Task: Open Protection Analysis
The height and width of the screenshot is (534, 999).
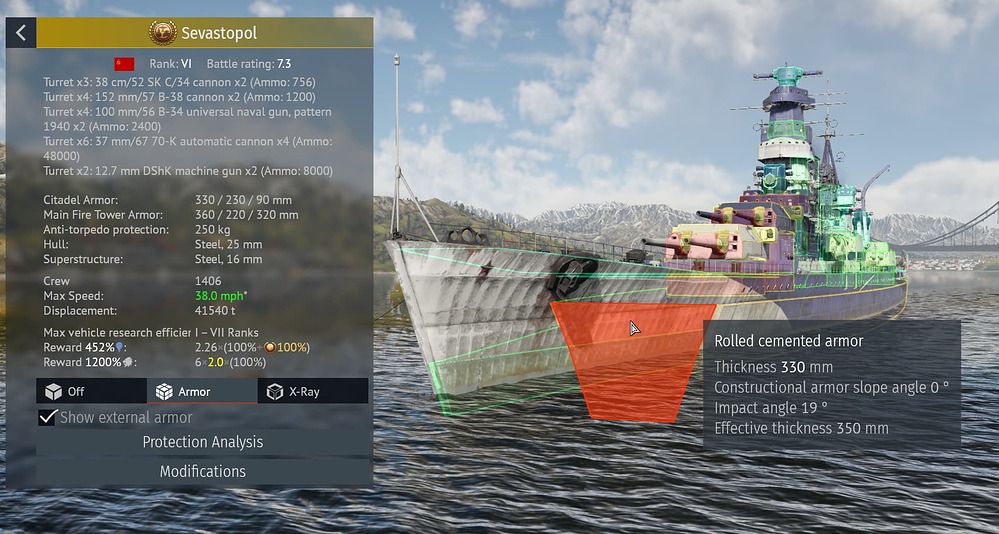Action: (203, 442)
